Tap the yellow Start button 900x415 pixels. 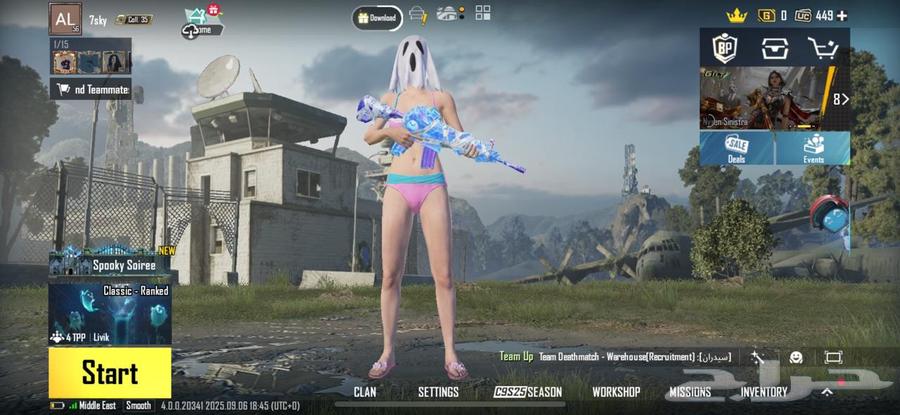[109, 373]
